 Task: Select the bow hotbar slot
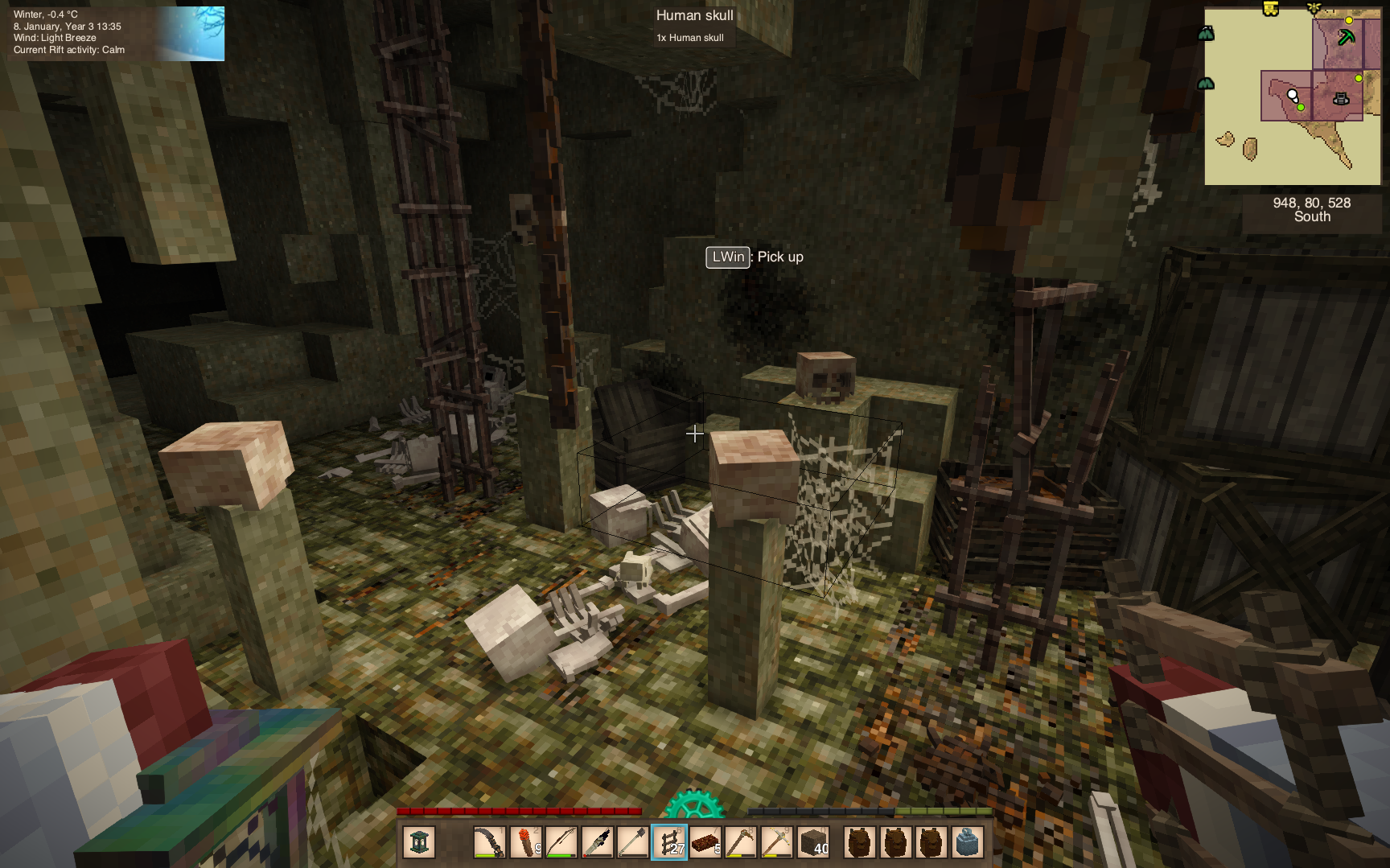click(561, 842)
